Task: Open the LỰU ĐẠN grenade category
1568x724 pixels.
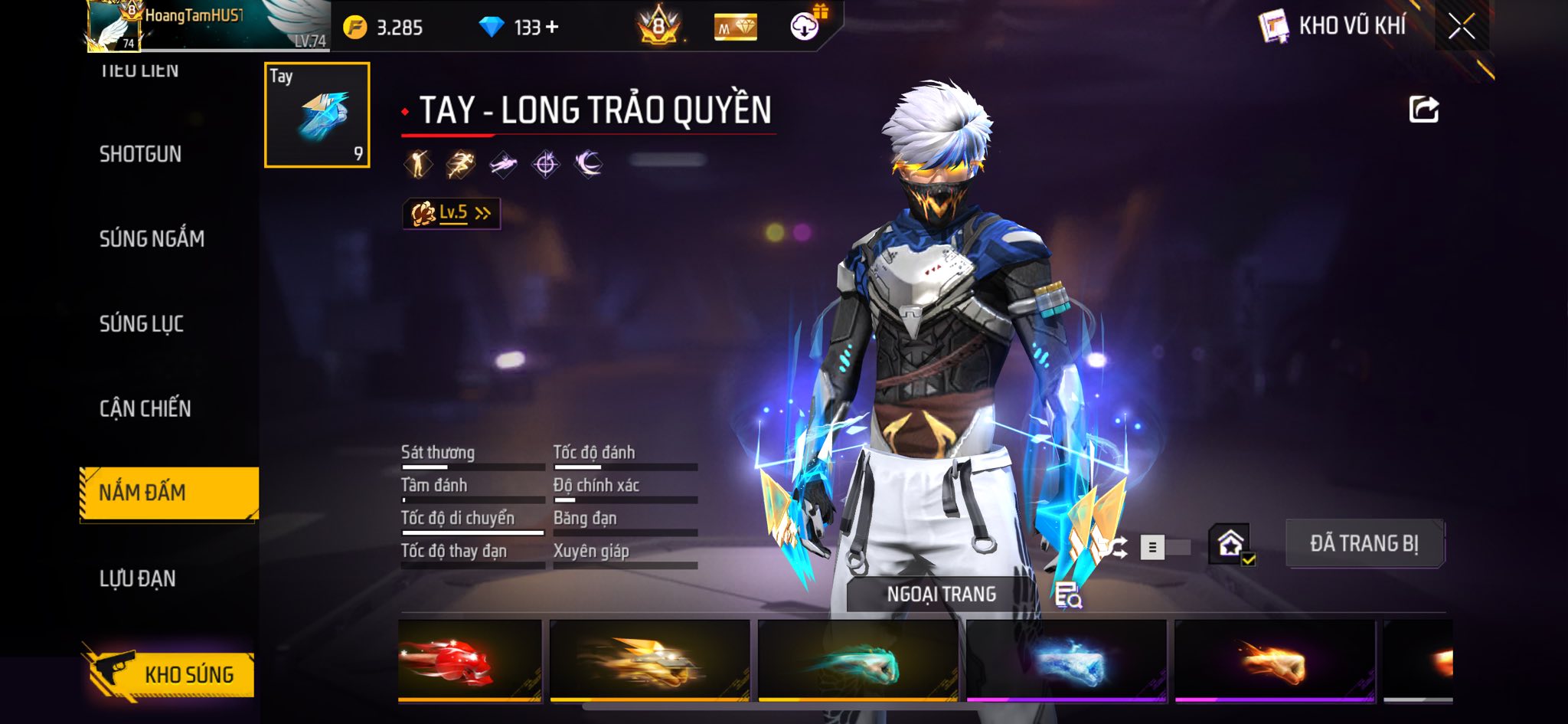Action: coord(138,578)
